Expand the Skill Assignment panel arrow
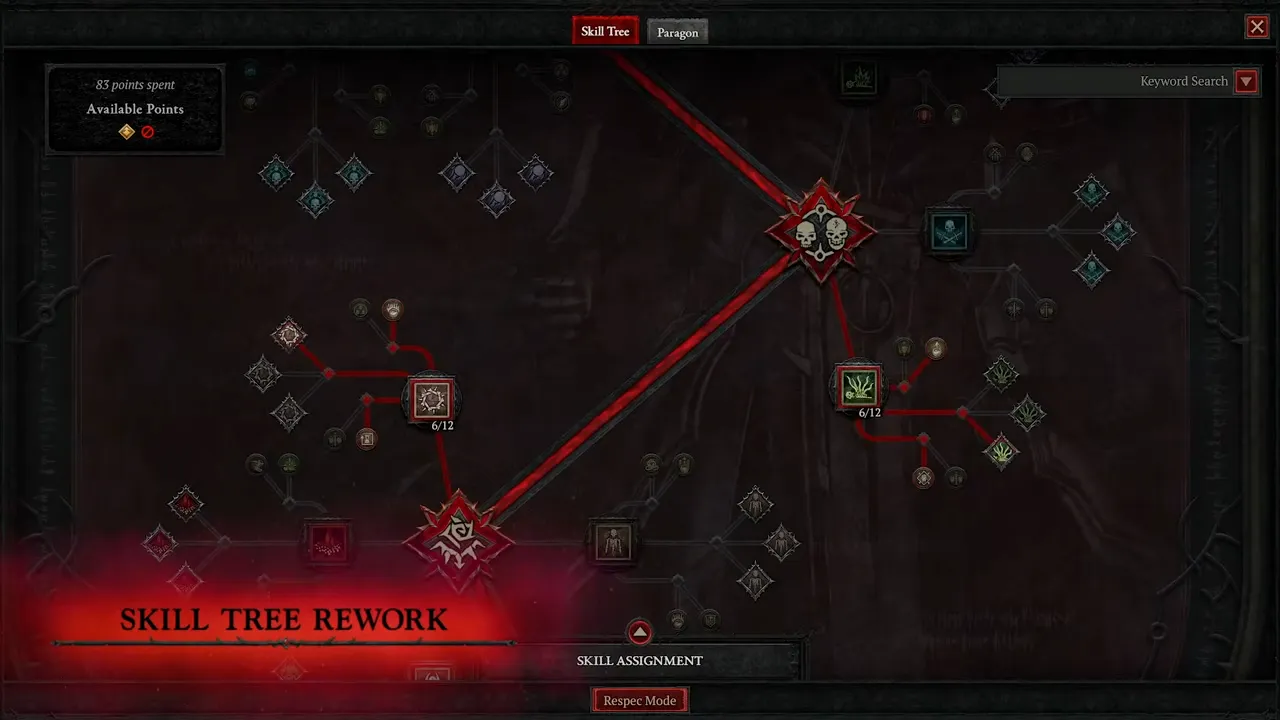This screenshot has height=720, width=1280. 639,632
